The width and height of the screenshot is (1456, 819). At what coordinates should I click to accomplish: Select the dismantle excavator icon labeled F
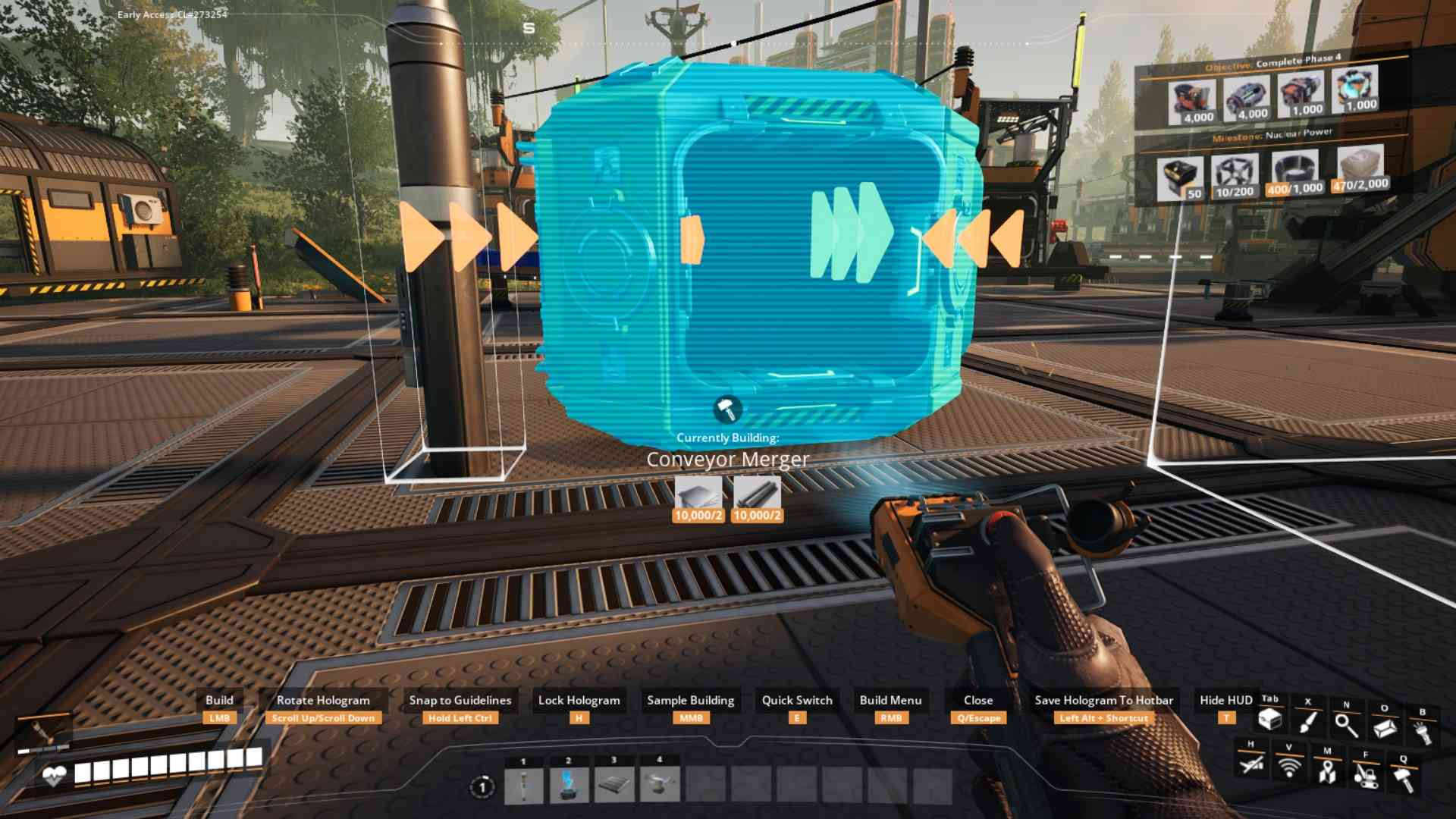point(1367,777)
